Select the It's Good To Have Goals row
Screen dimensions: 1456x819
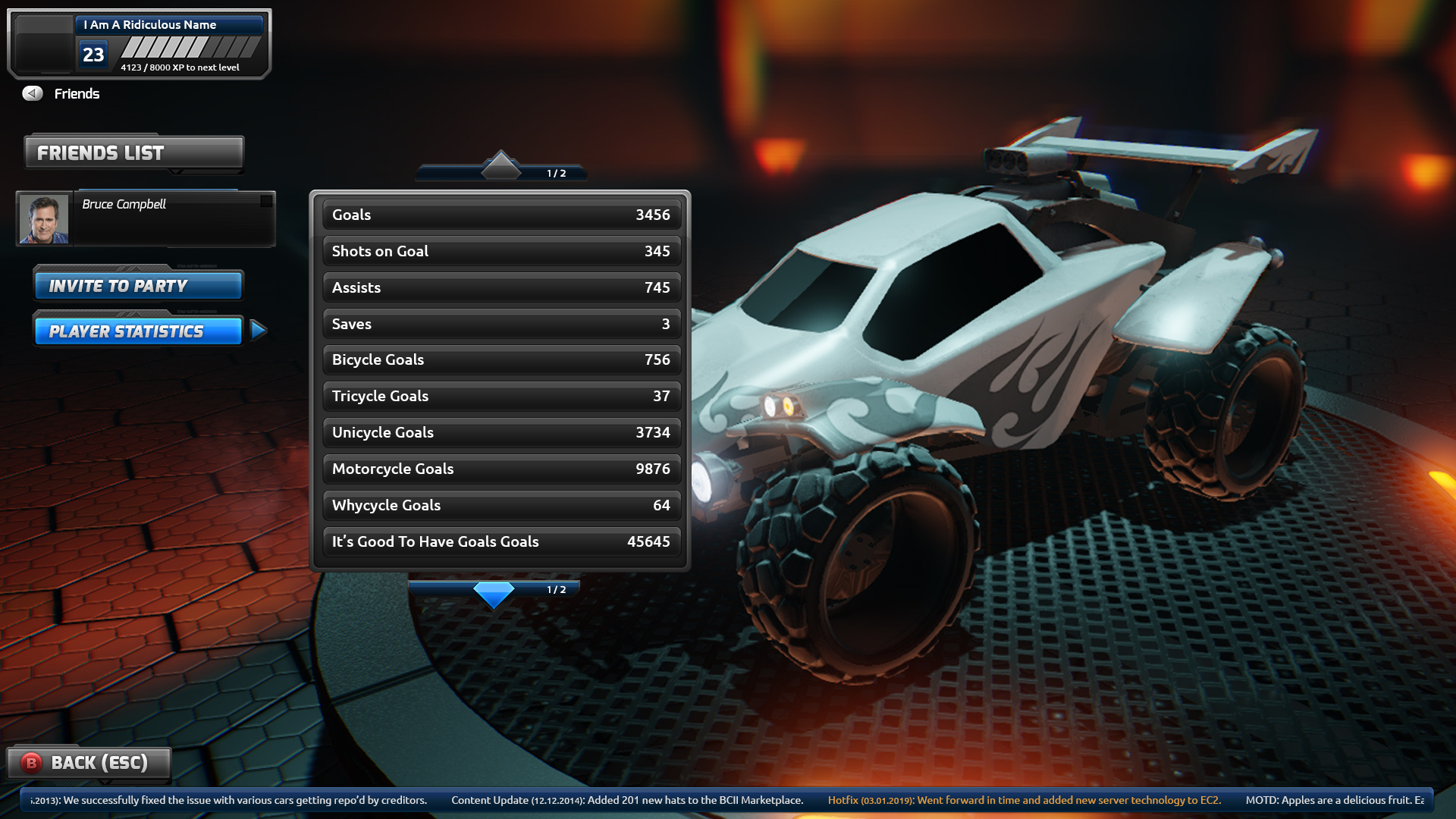coord(500,541)
